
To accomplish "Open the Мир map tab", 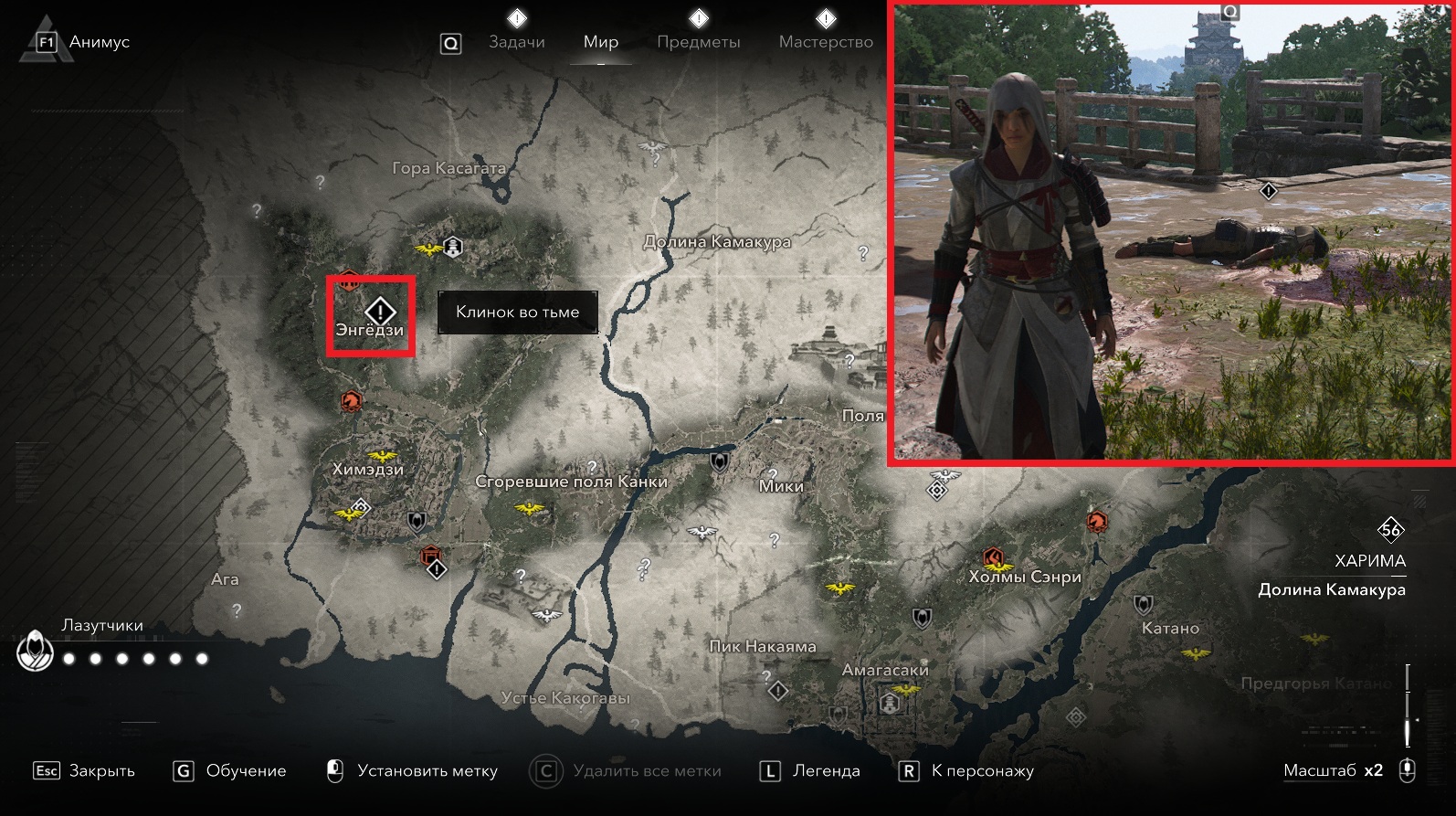I will 601,42.
